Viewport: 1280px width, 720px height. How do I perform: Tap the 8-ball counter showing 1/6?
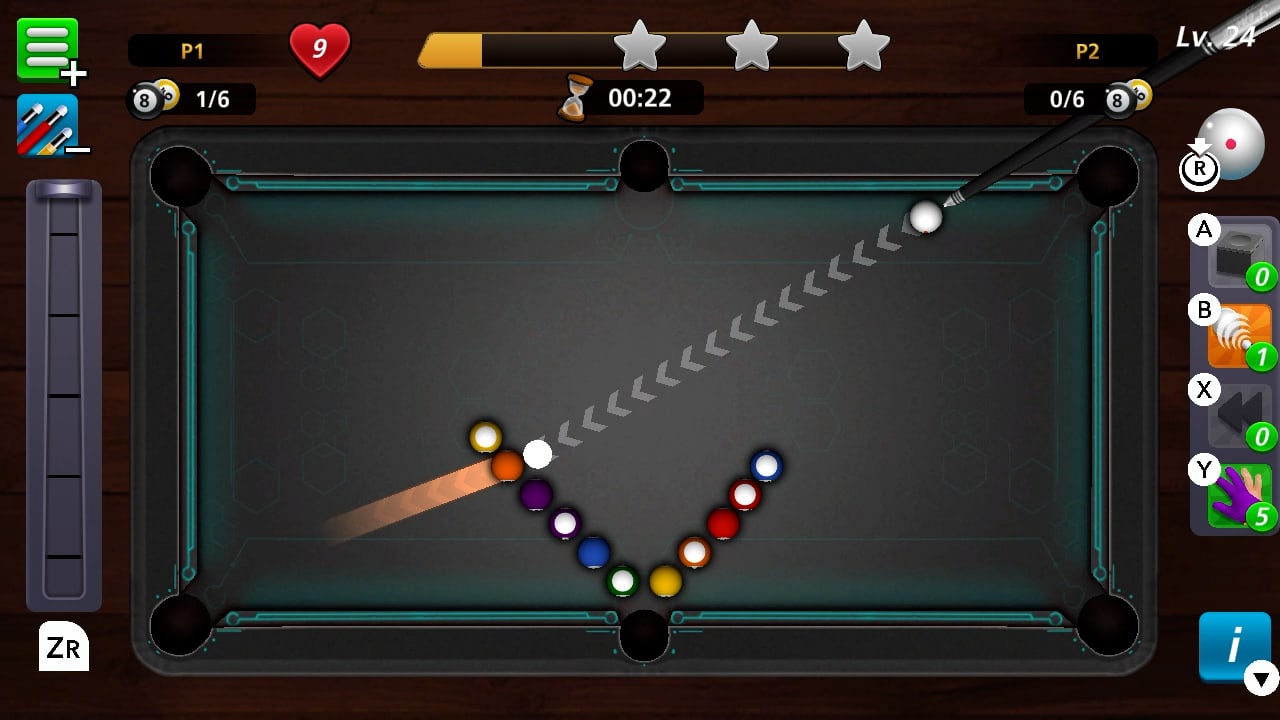[x=190, y=99]
